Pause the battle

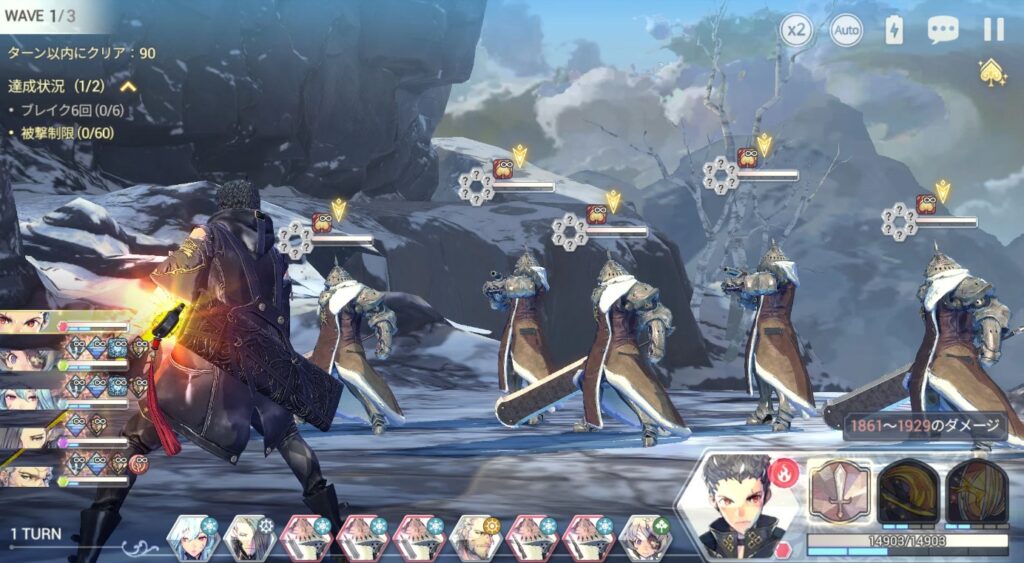pos(993,30)
